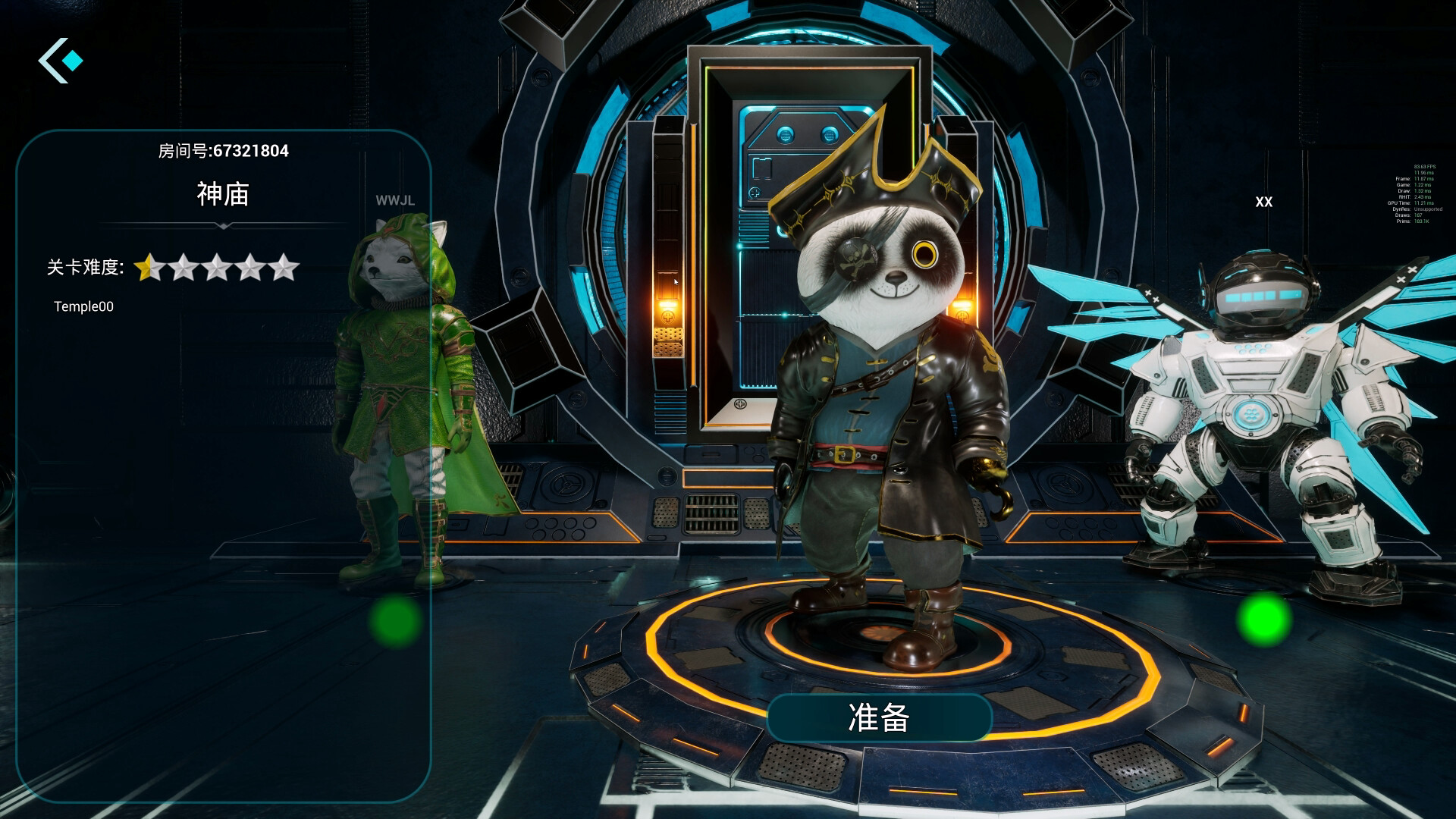Click the third difficulty star
1456x819 pixels.
click(218, 267)
